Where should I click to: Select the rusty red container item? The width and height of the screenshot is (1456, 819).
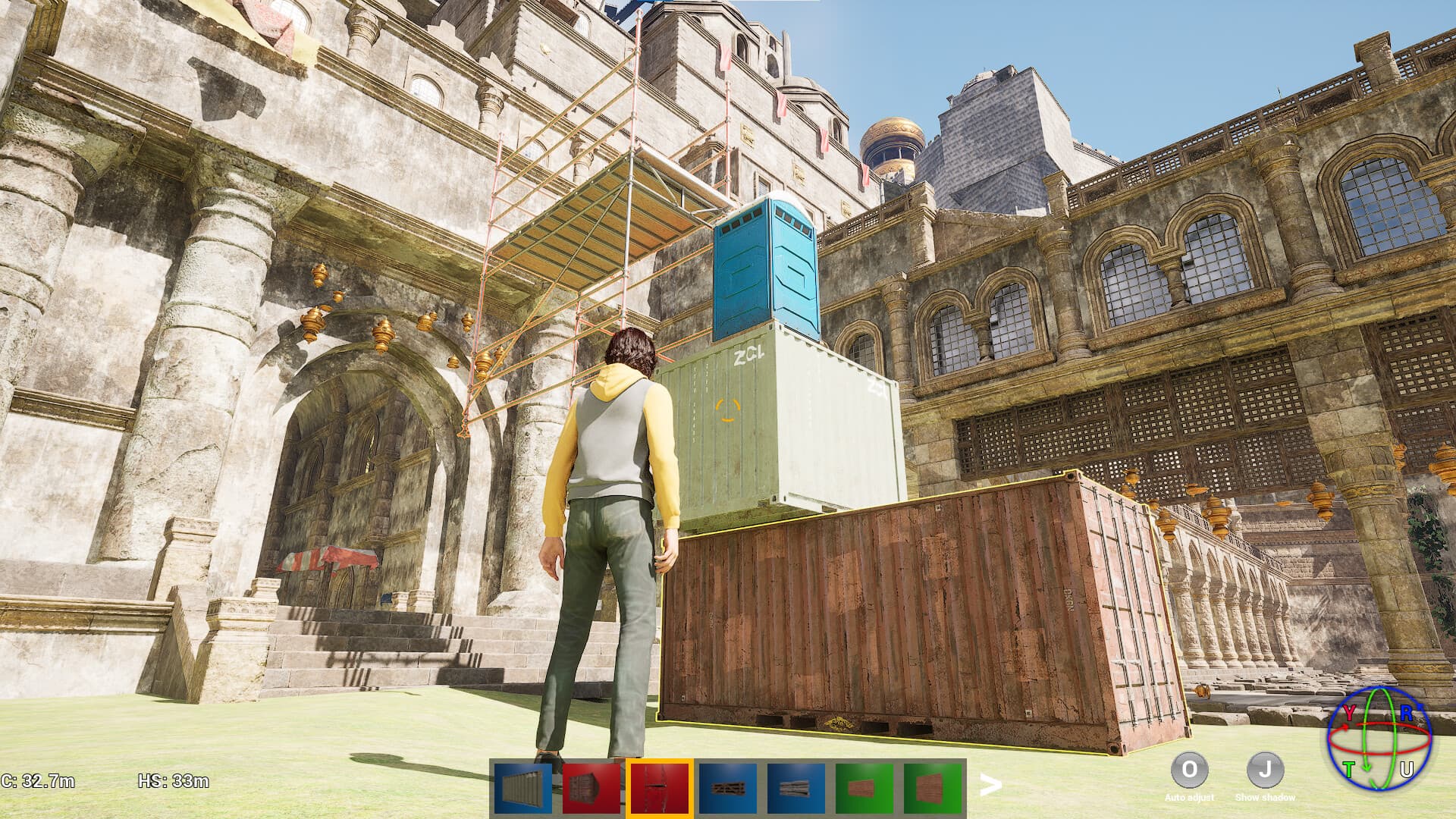pyautogui.click(x=591, y=787)
